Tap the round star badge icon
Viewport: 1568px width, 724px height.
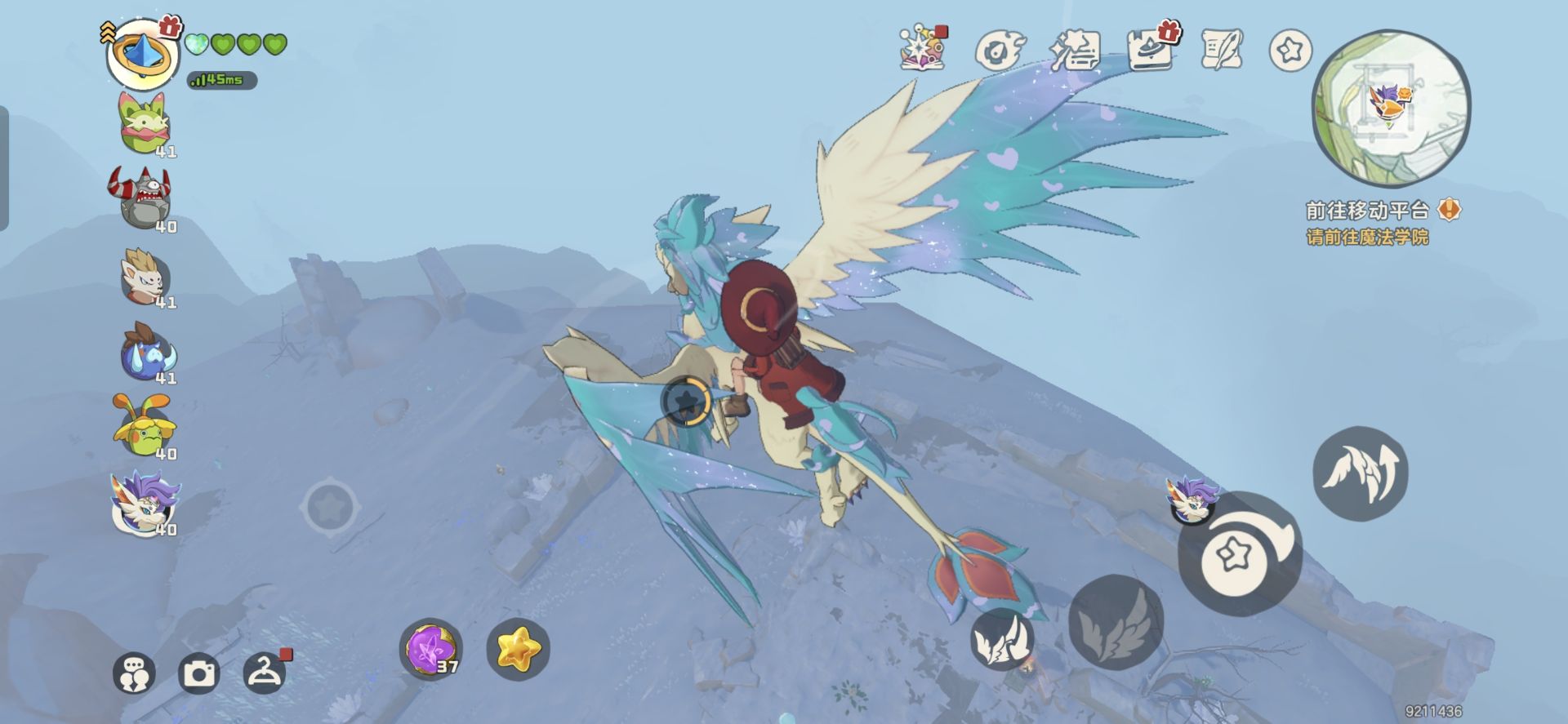(1290, 51)
